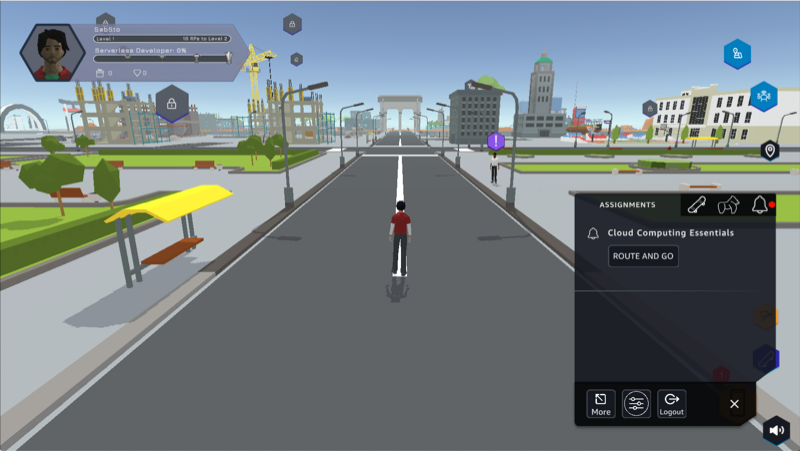The width and height of the screenshot is (800, 451).
Task: Click the blue group meeting hexagon icon
Action: (764, 96)
